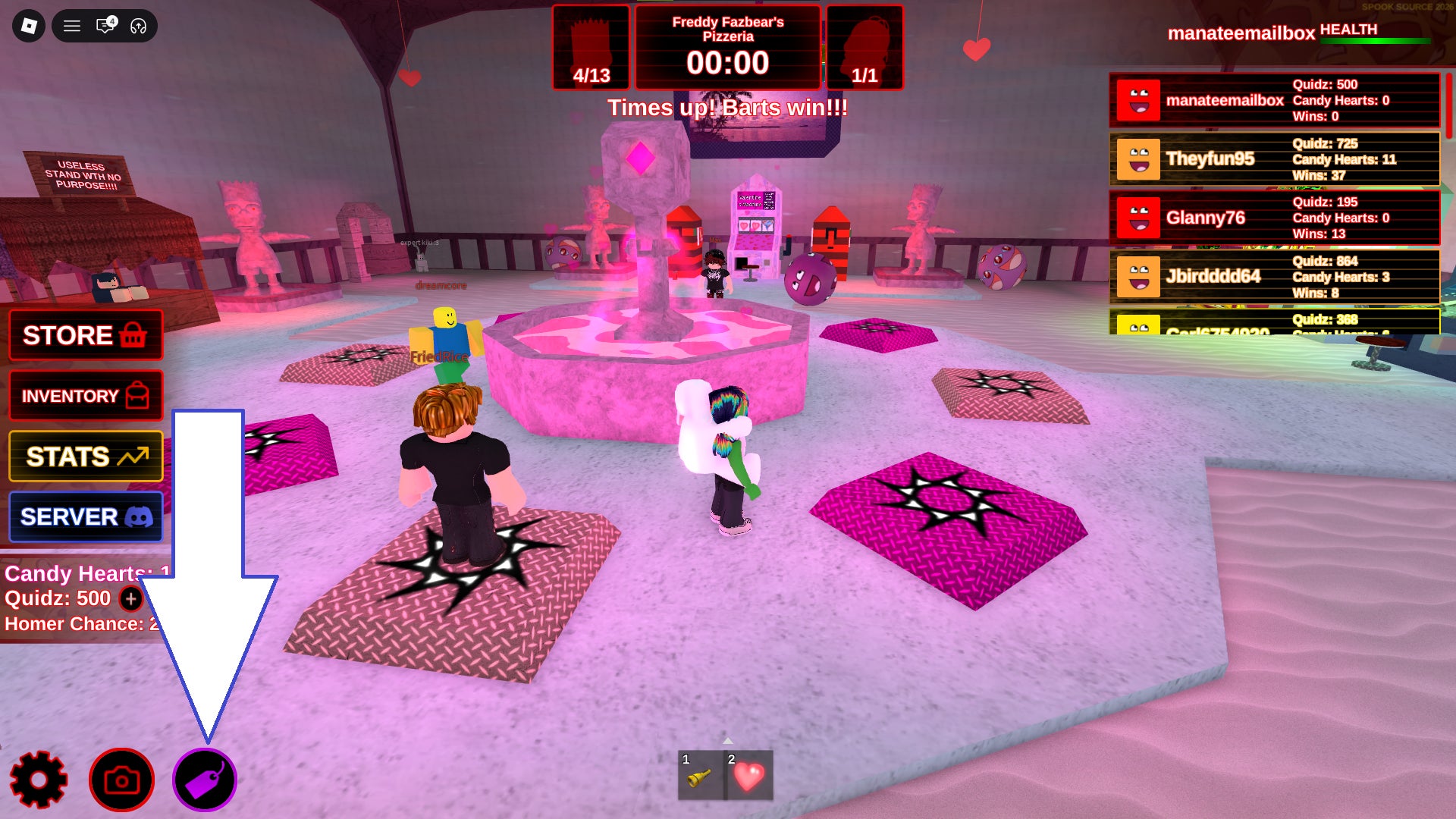The width and height of the screenshot is (1456, 819).
Task: Open the gear settings icon
Action: (x=39, y=780)
